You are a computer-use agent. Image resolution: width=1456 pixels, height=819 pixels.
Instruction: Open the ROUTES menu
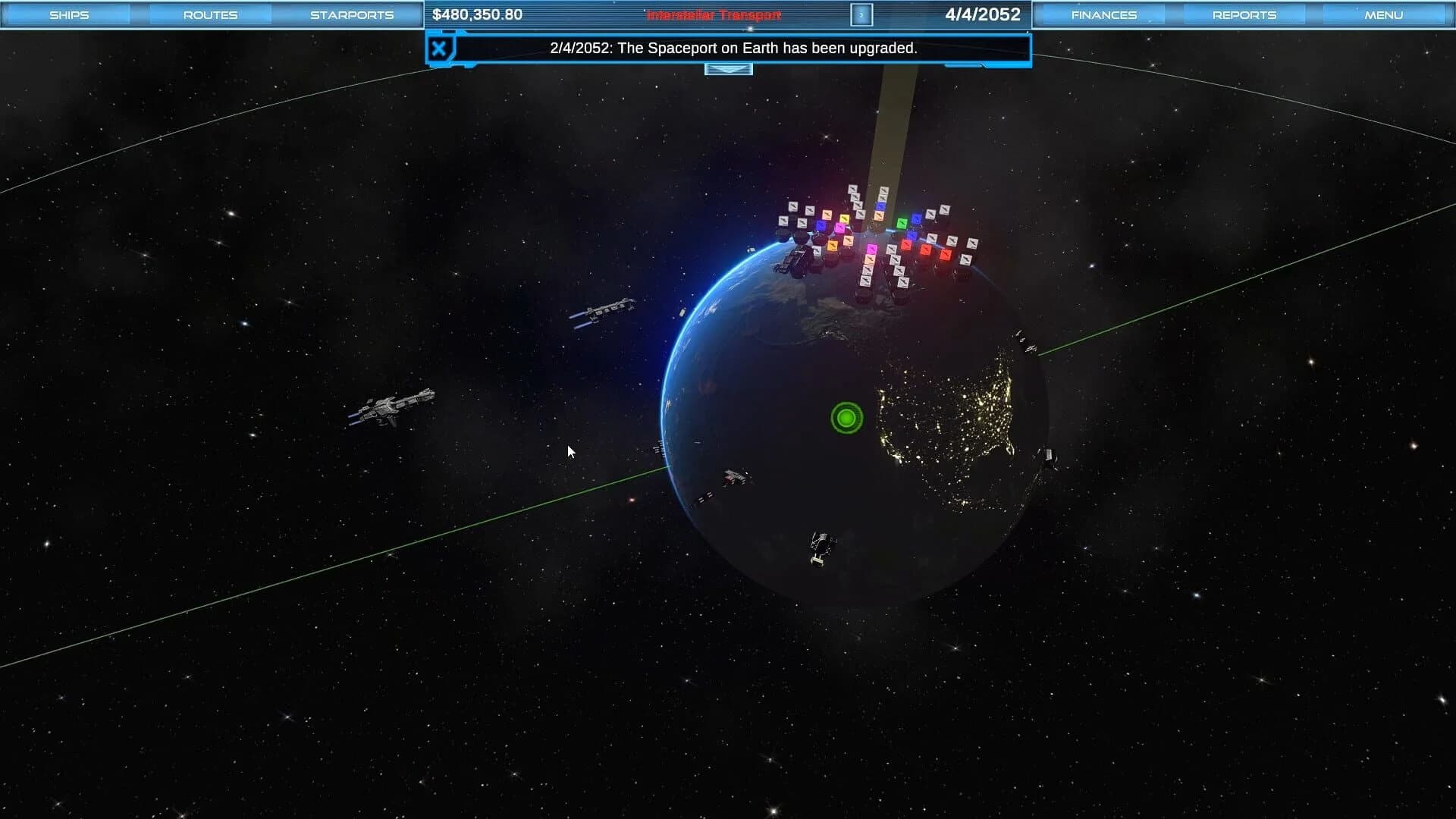point(209,14)
